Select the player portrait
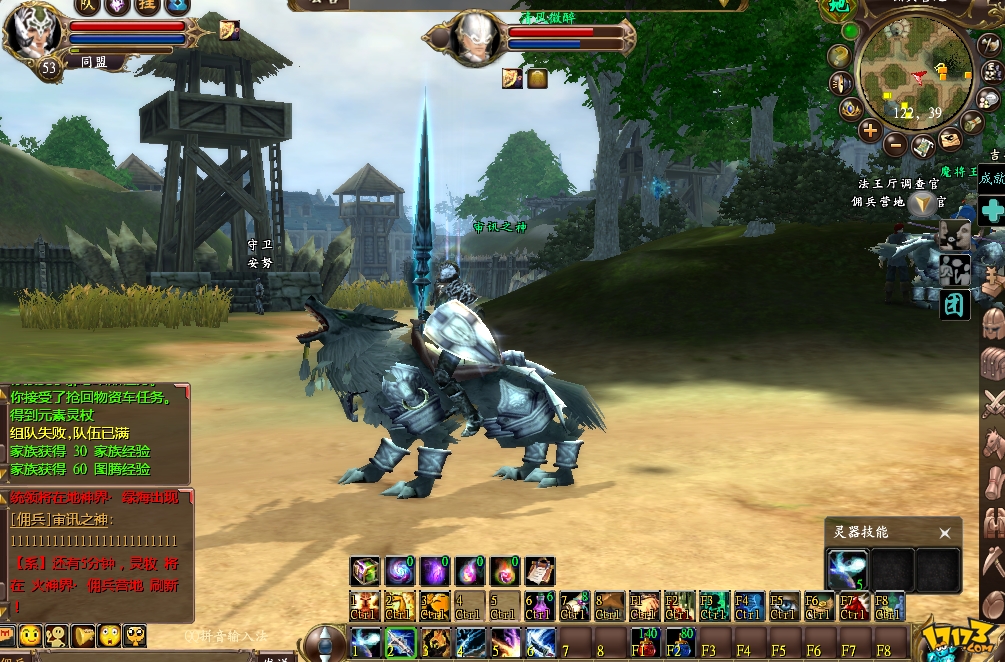This screenshot has width=1005, height=662. pos(32,32)
